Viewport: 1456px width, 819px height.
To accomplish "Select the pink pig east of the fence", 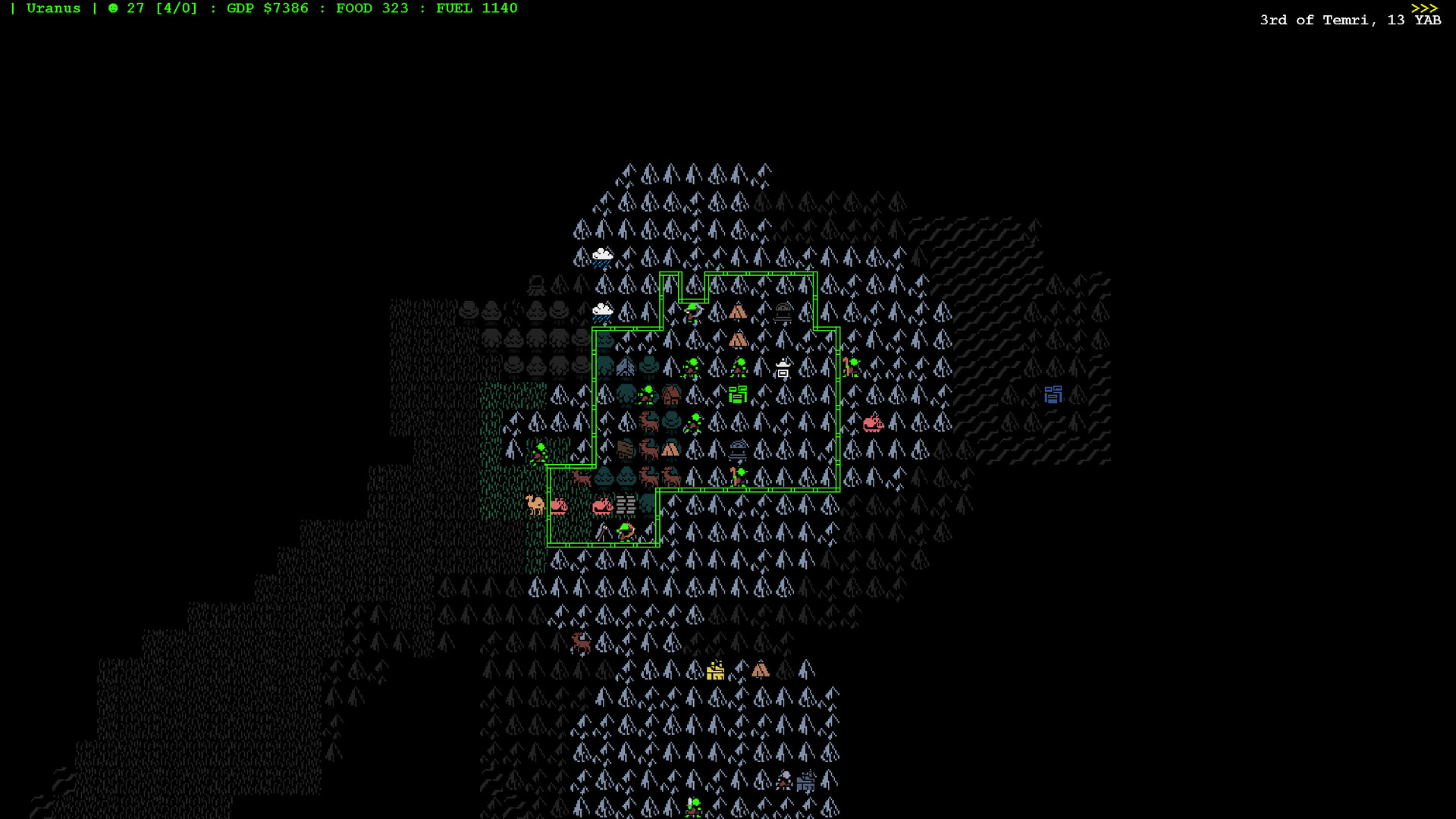I will coord(873,425).
